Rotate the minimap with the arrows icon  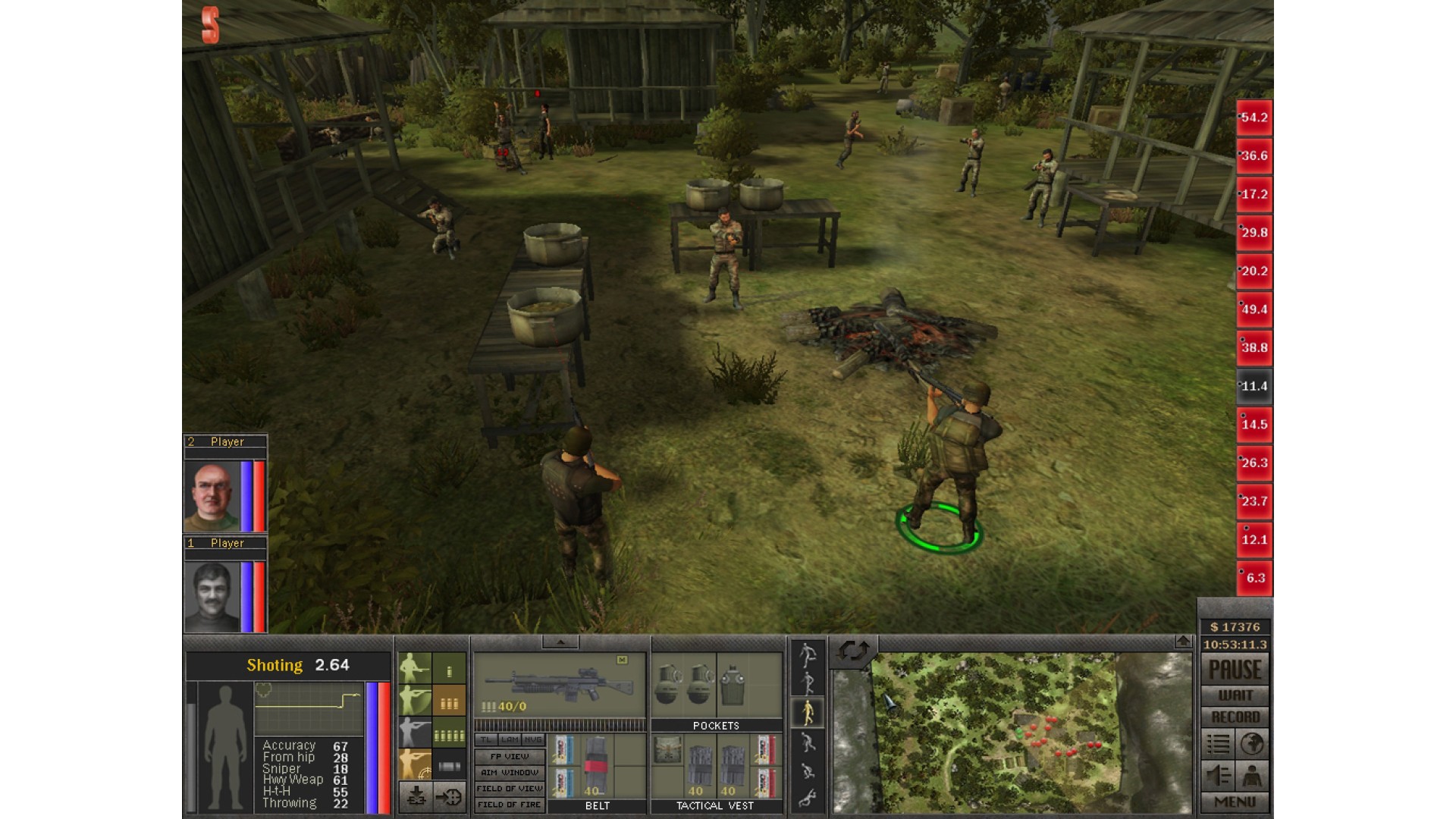tap(853, 651)
